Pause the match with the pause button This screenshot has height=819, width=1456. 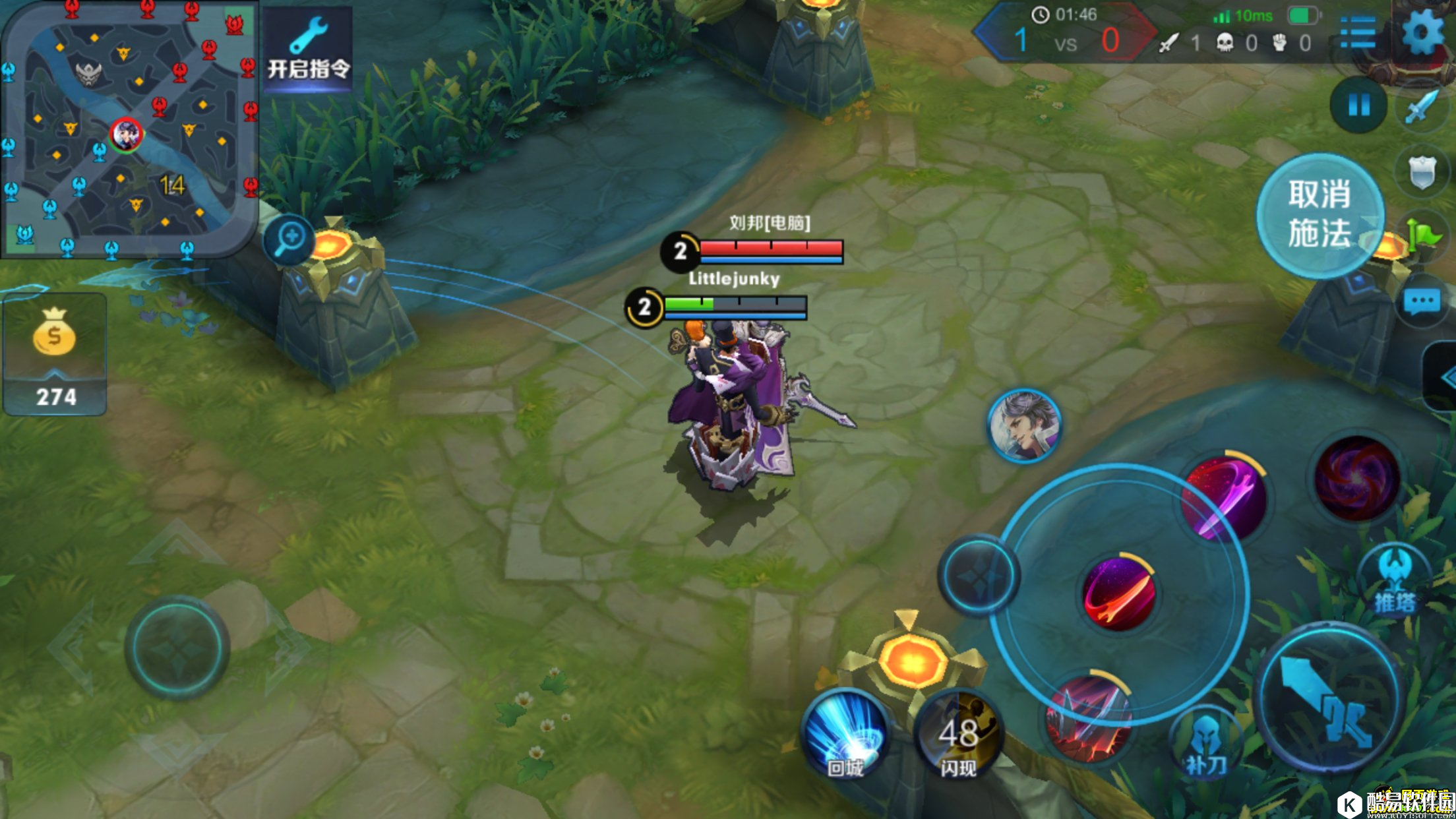click(x=1358, y=105)
